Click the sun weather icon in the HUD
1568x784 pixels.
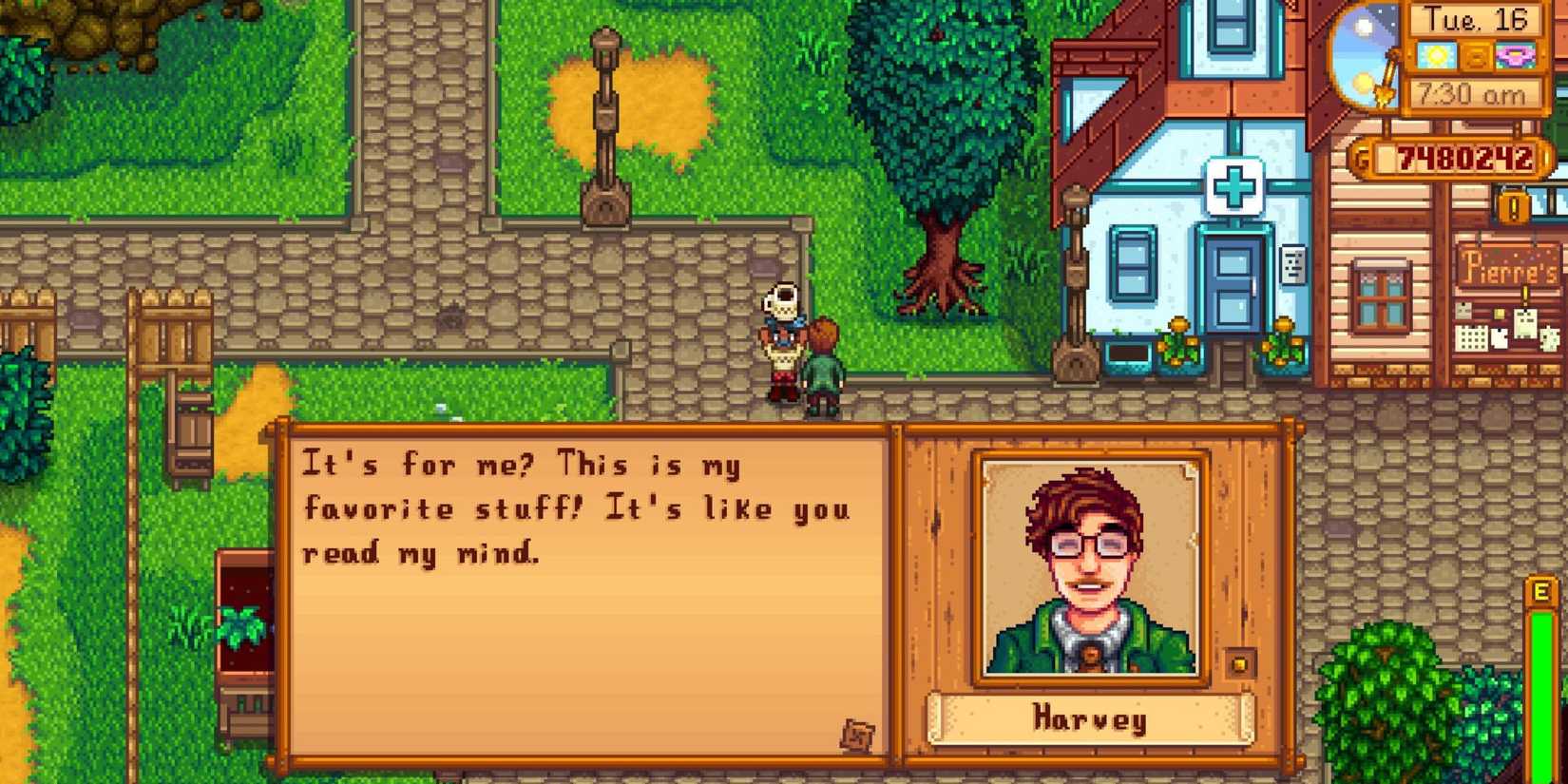[x=1437, y=56]
